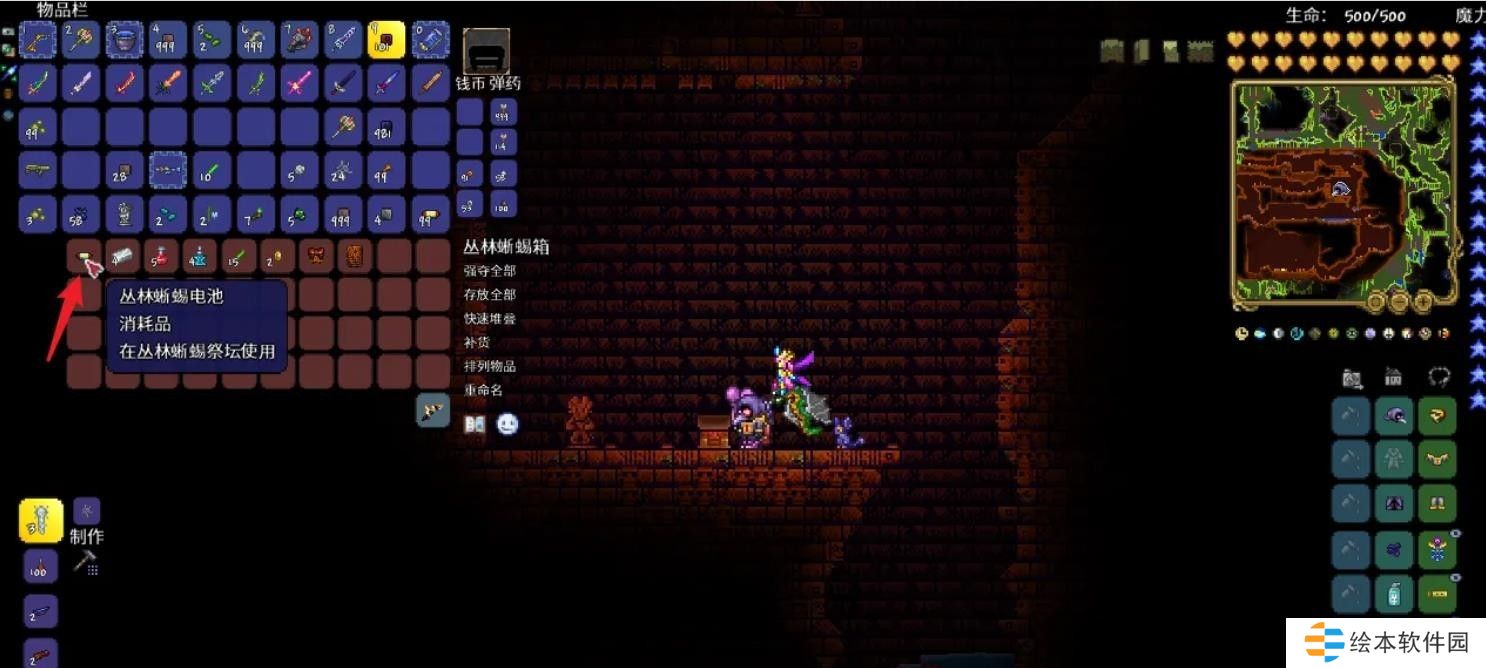The image size is (1486, 668).
Task: Click the crafting hammer grid icon
Action: click(x=86, y=563)
